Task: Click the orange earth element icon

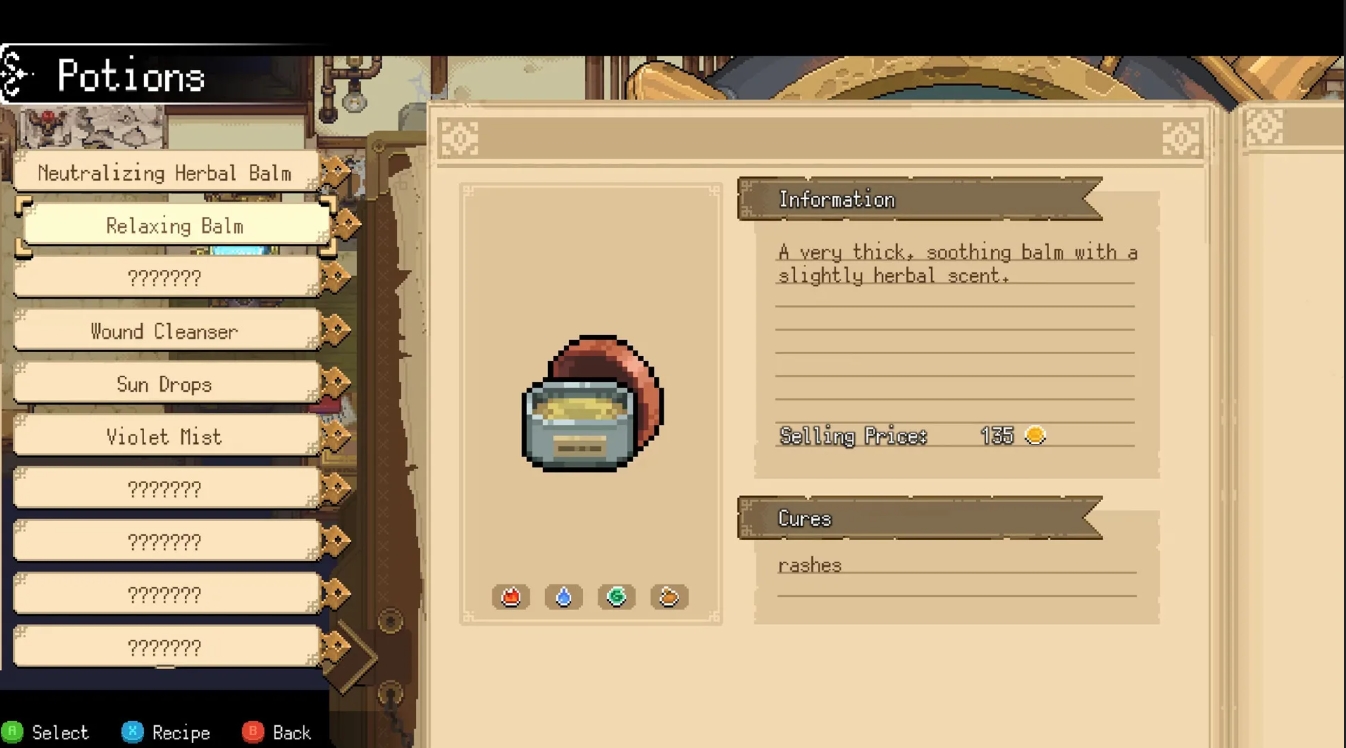Action: [669, 596]
